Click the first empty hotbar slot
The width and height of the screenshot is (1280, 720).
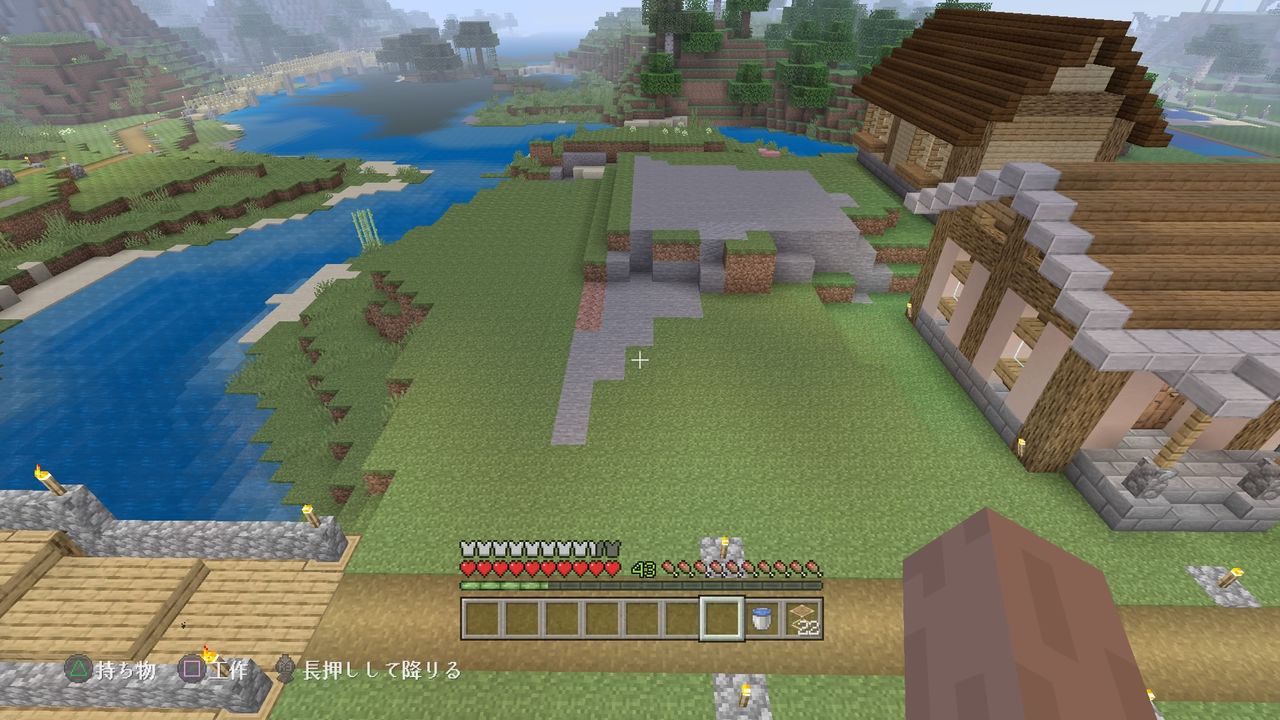(483, 618)
